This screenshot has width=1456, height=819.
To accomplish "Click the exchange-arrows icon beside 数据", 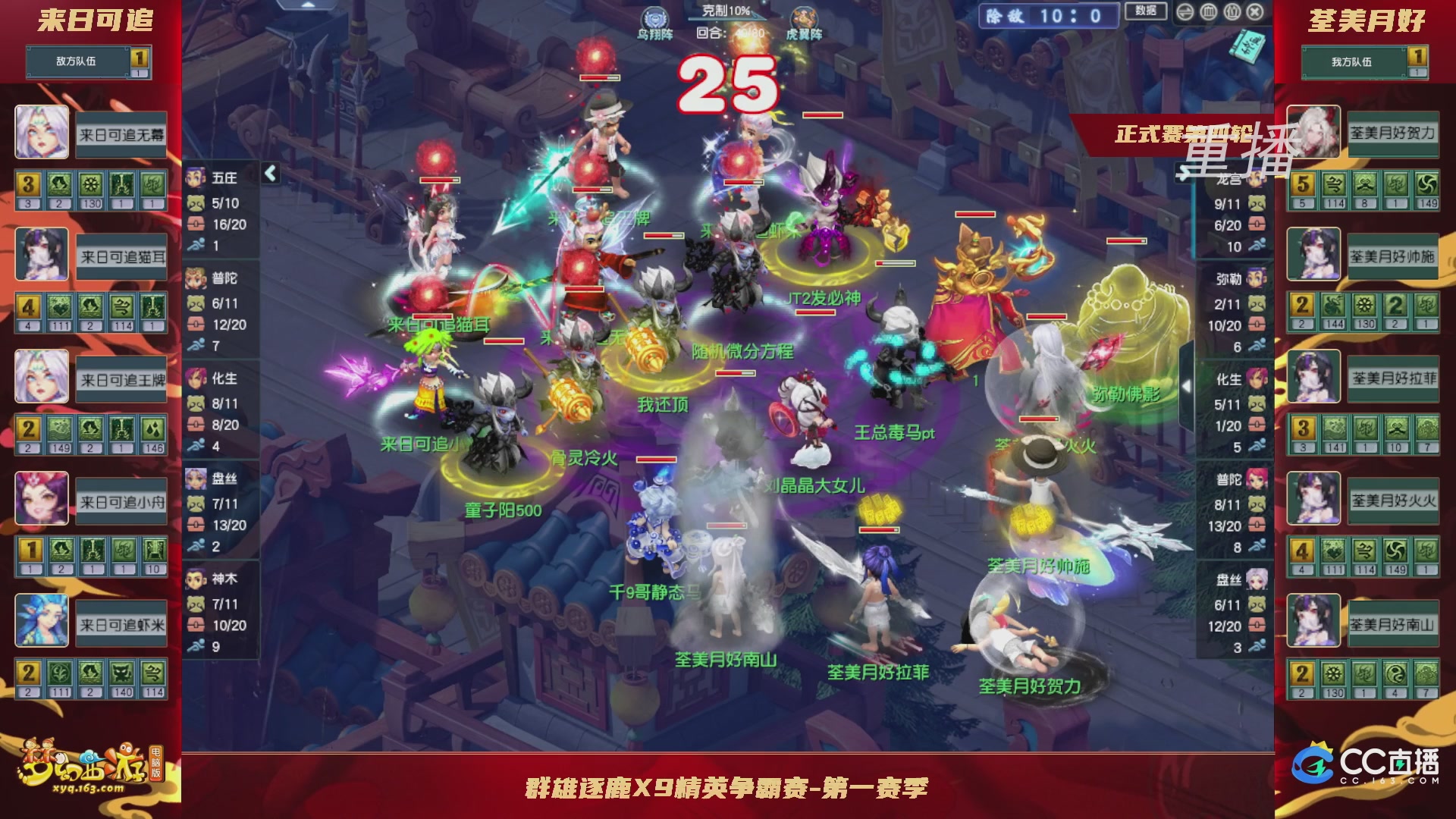I will click(x=1185, y=11).
